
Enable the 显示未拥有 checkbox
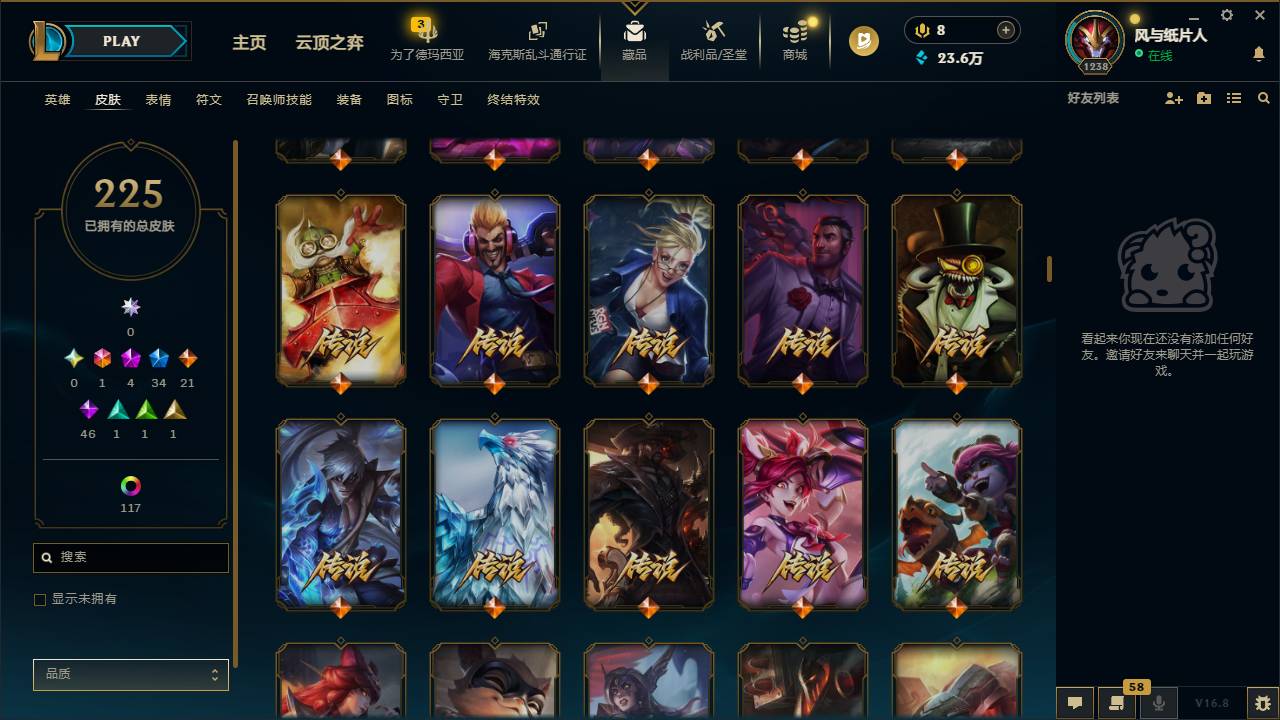pos(40,599)
